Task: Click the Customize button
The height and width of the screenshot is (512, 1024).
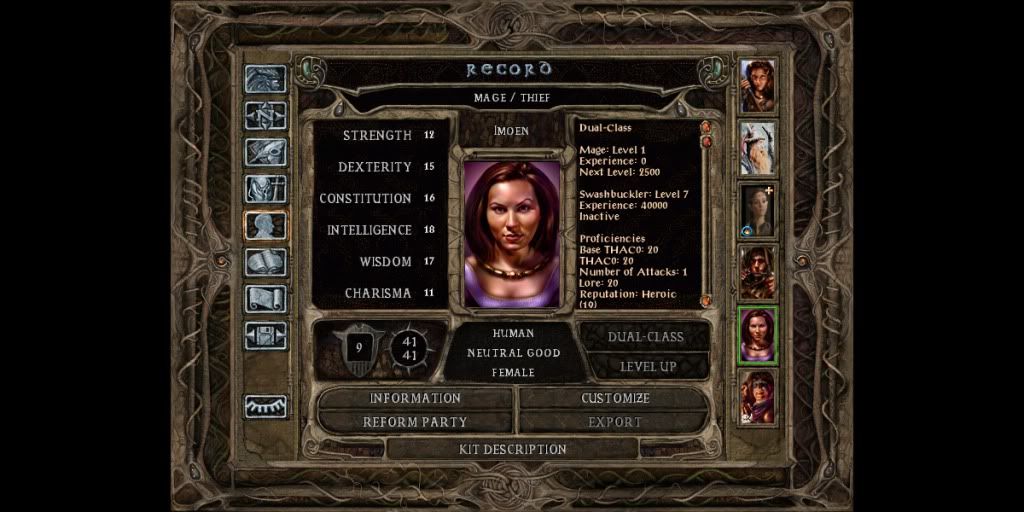Action: (x=615, y=398)
